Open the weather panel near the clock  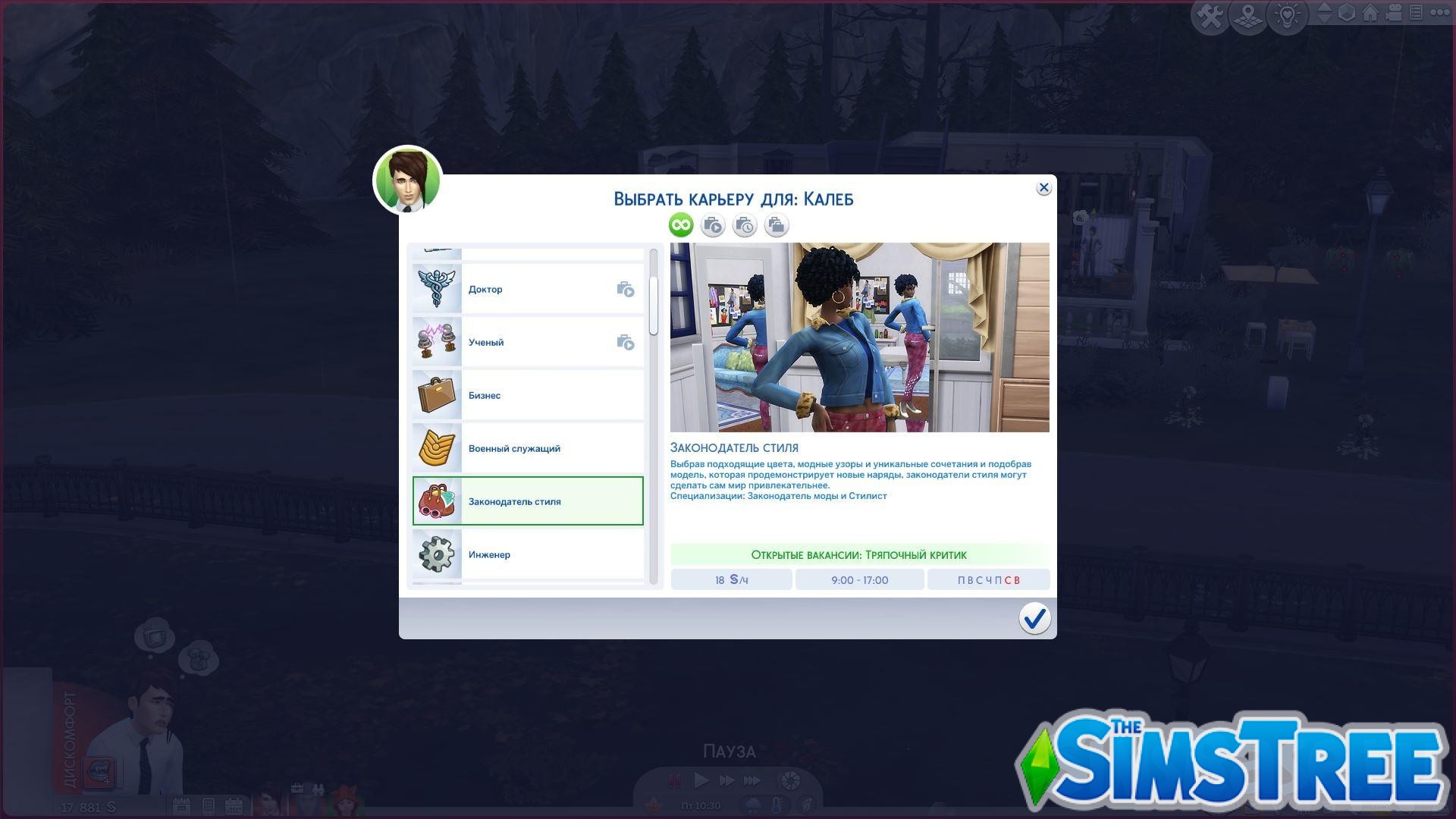(x=753, y=805)
